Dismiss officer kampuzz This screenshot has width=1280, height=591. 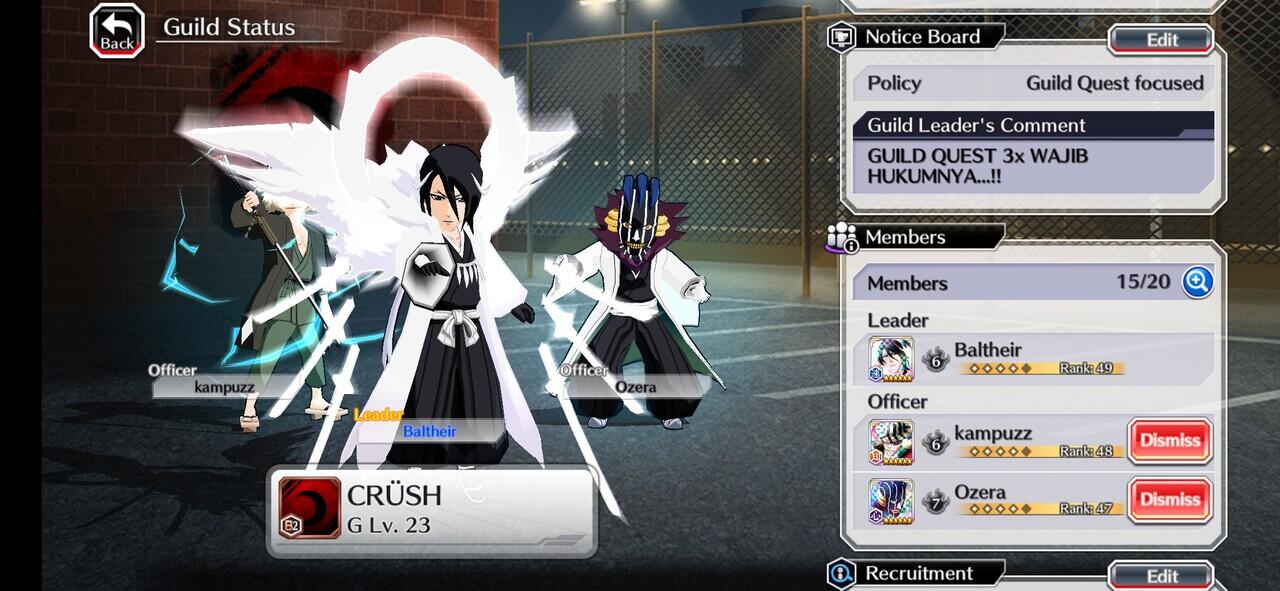[1170, 440]
